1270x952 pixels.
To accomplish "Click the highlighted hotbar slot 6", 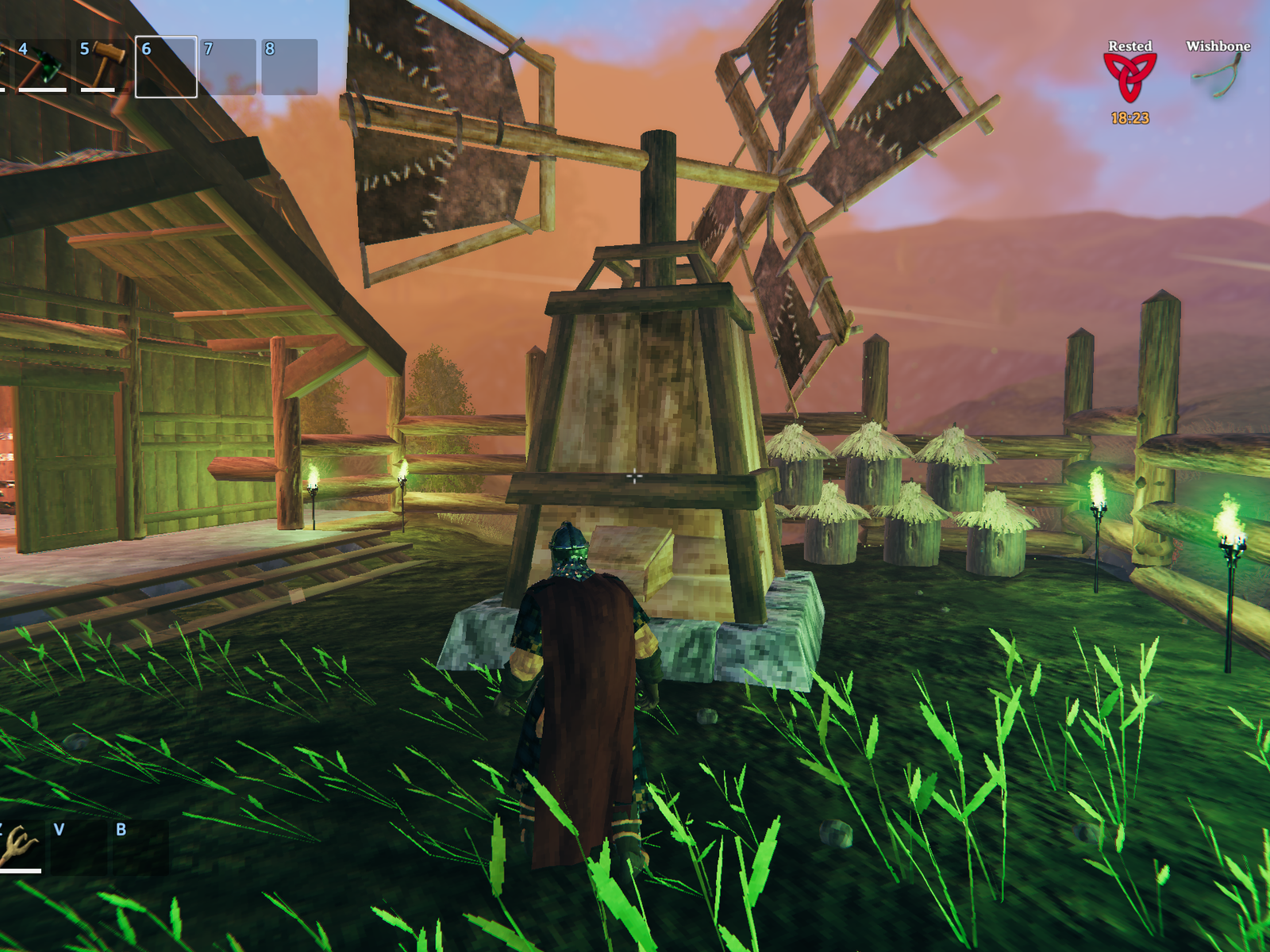I will (166, 67).
